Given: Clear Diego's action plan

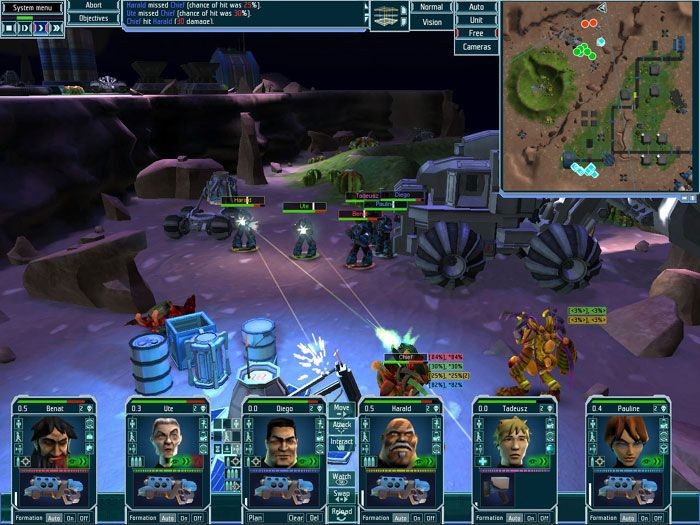Looking at the screenshot, I should tap(296, 518).
